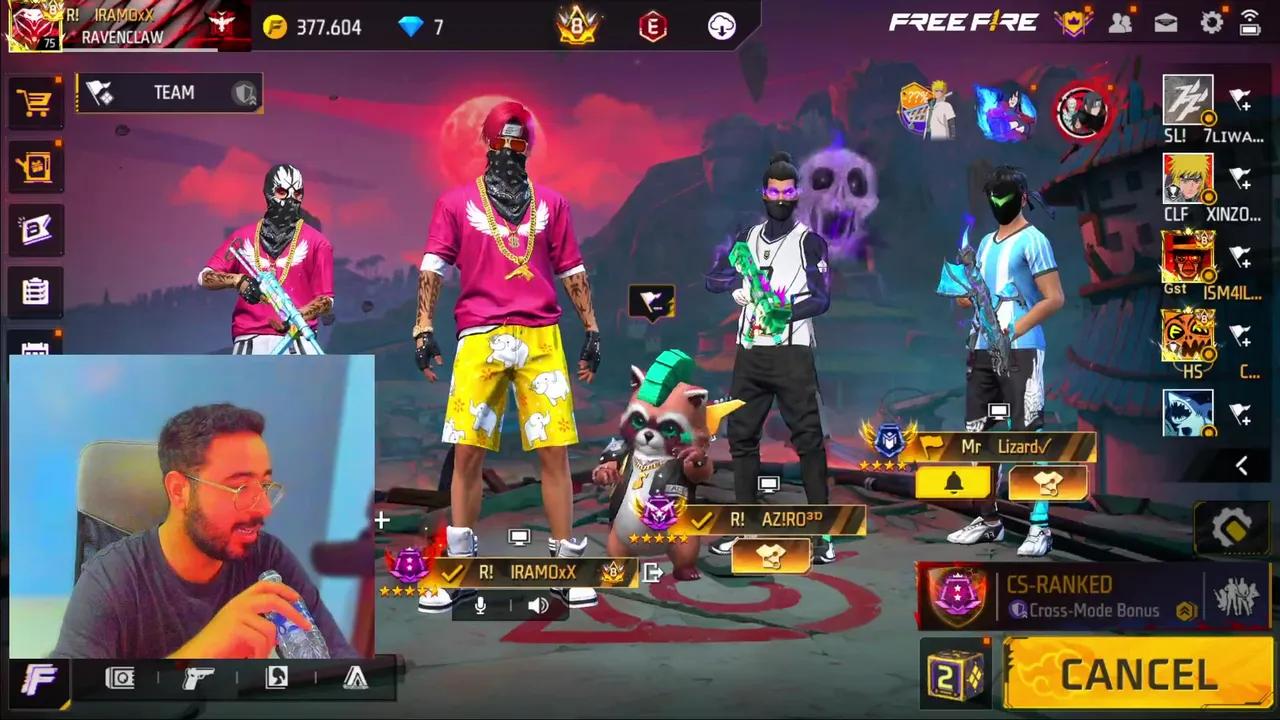Toggle the bell notification for Mr Lizard
Image resolution: width=1280 pixels, height=720 pixels.
click(x=953, y=483)
